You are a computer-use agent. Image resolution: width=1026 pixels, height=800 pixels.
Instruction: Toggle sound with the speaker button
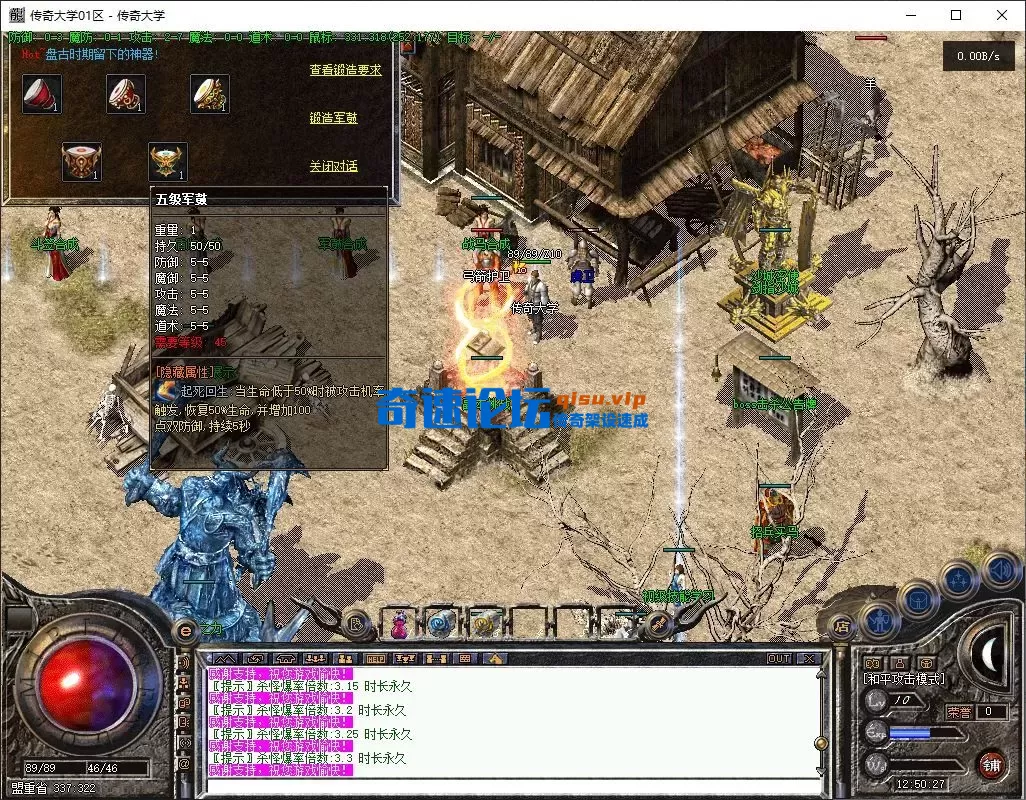click(1000, 569)
